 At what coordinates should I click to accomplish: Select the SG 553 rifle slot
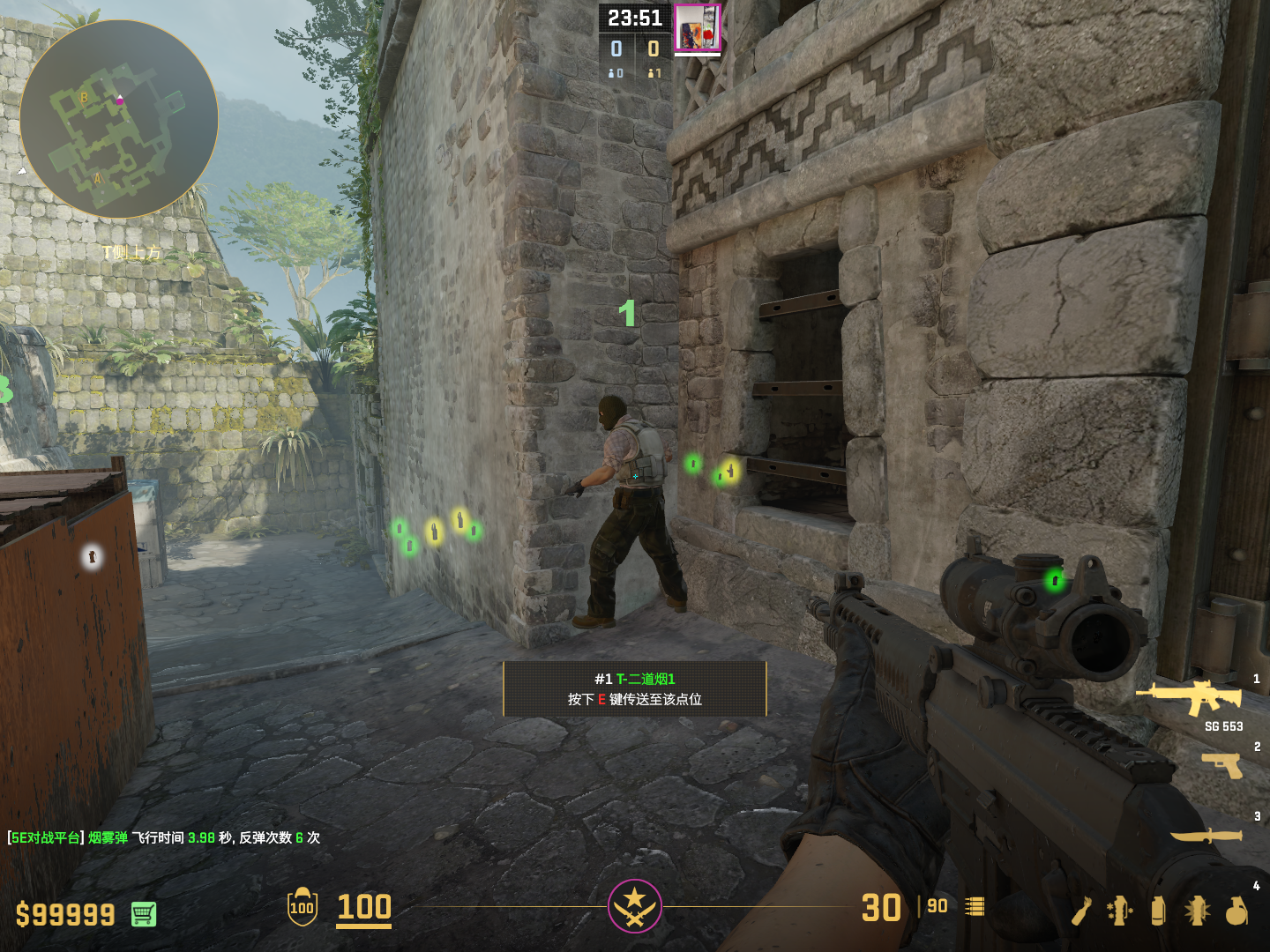point(1191,697)
